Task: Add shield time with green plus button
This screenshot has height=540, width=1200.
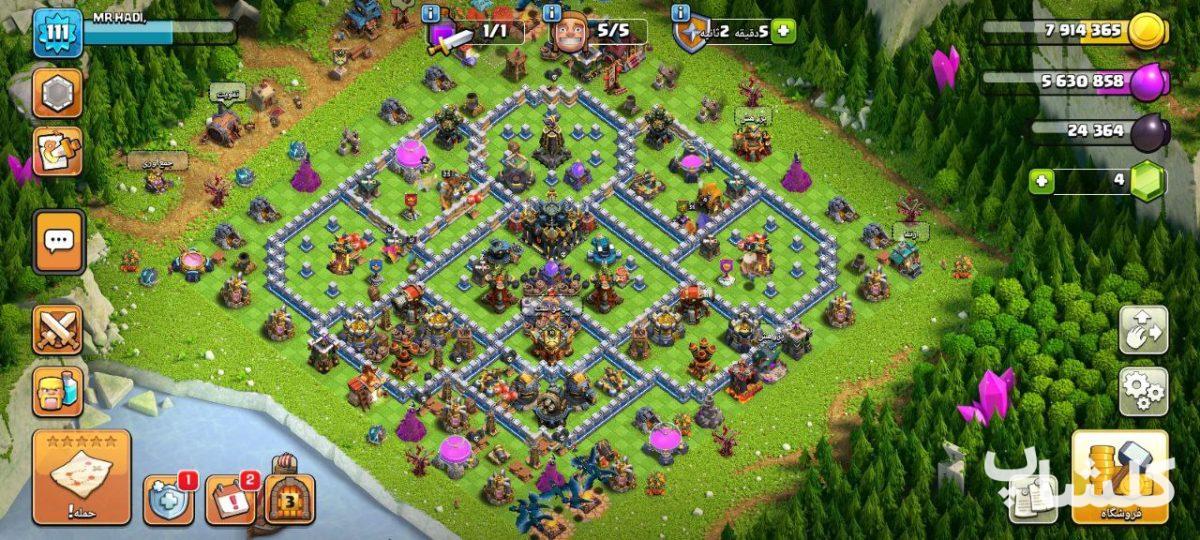Action: click(783, 31)
